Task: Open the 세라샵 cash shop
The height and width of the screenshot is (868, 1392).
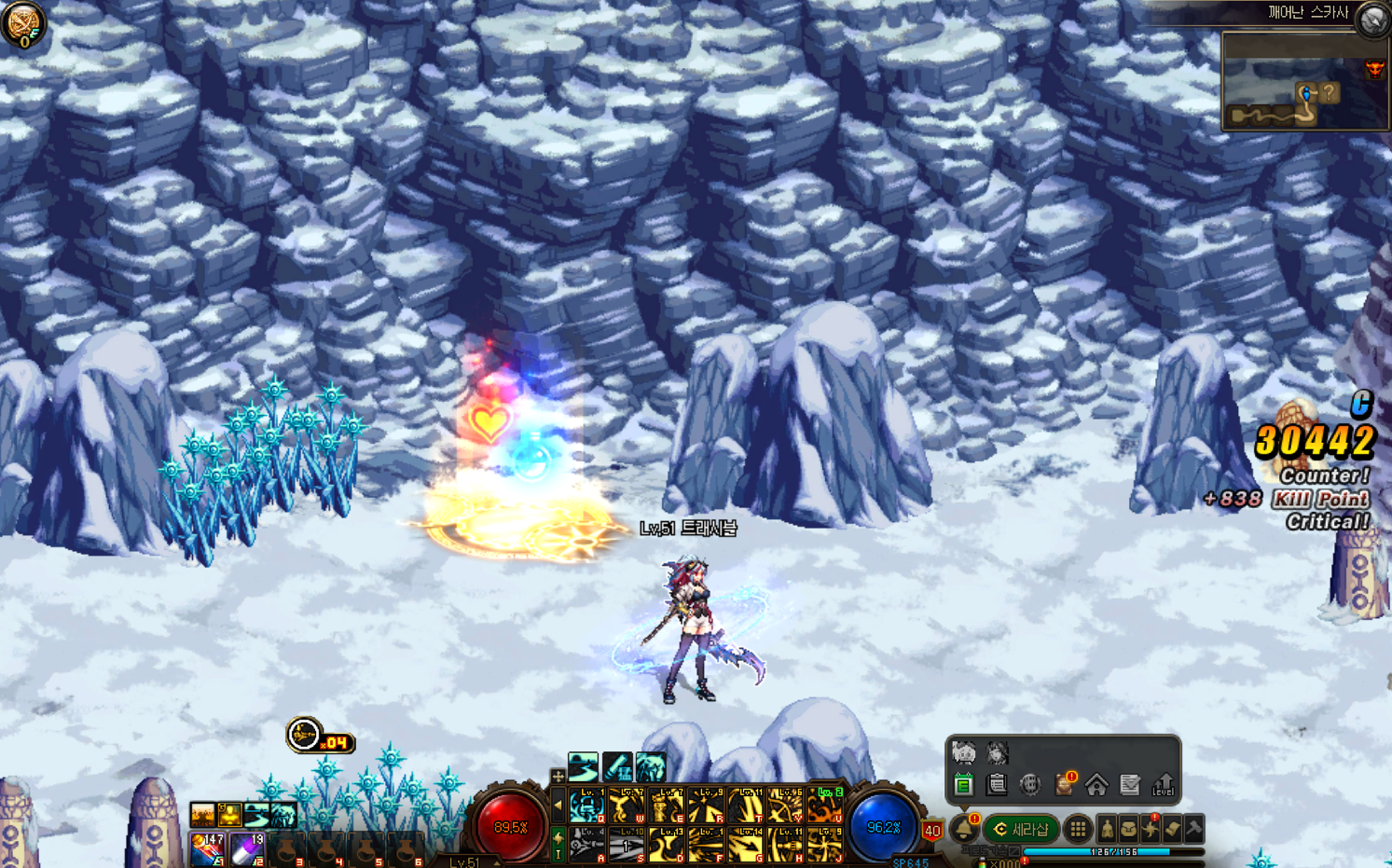Action: pos(1022,829)
